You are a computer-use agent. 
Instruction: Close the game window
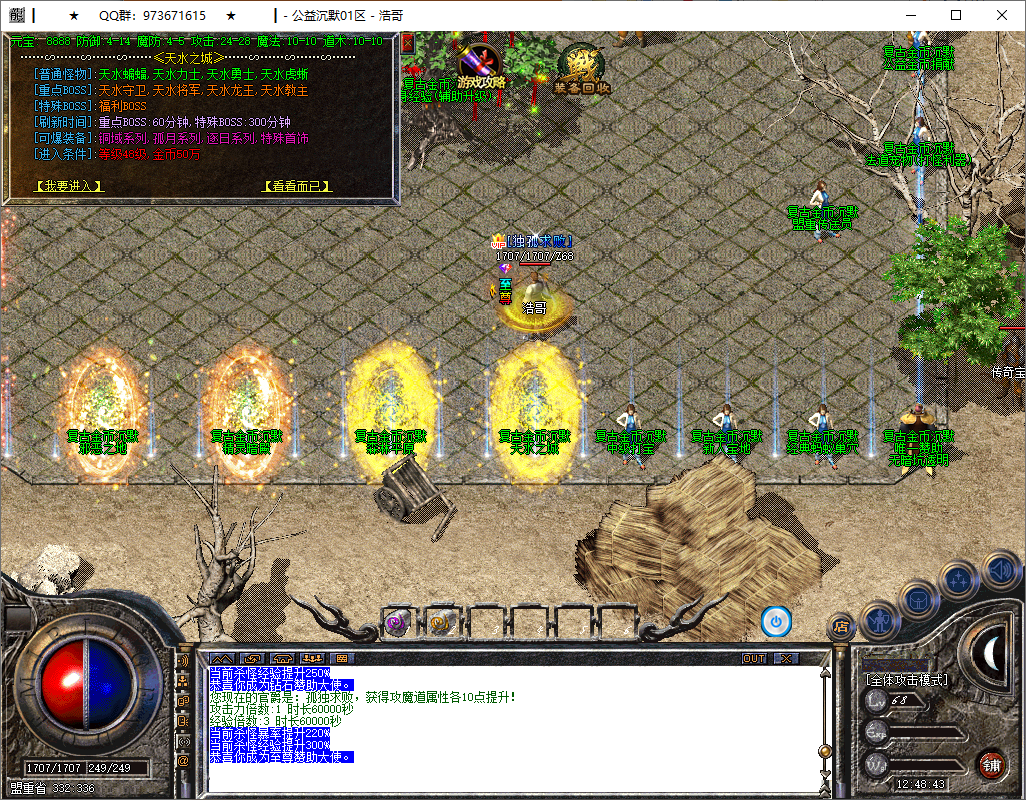[1002, 15]
